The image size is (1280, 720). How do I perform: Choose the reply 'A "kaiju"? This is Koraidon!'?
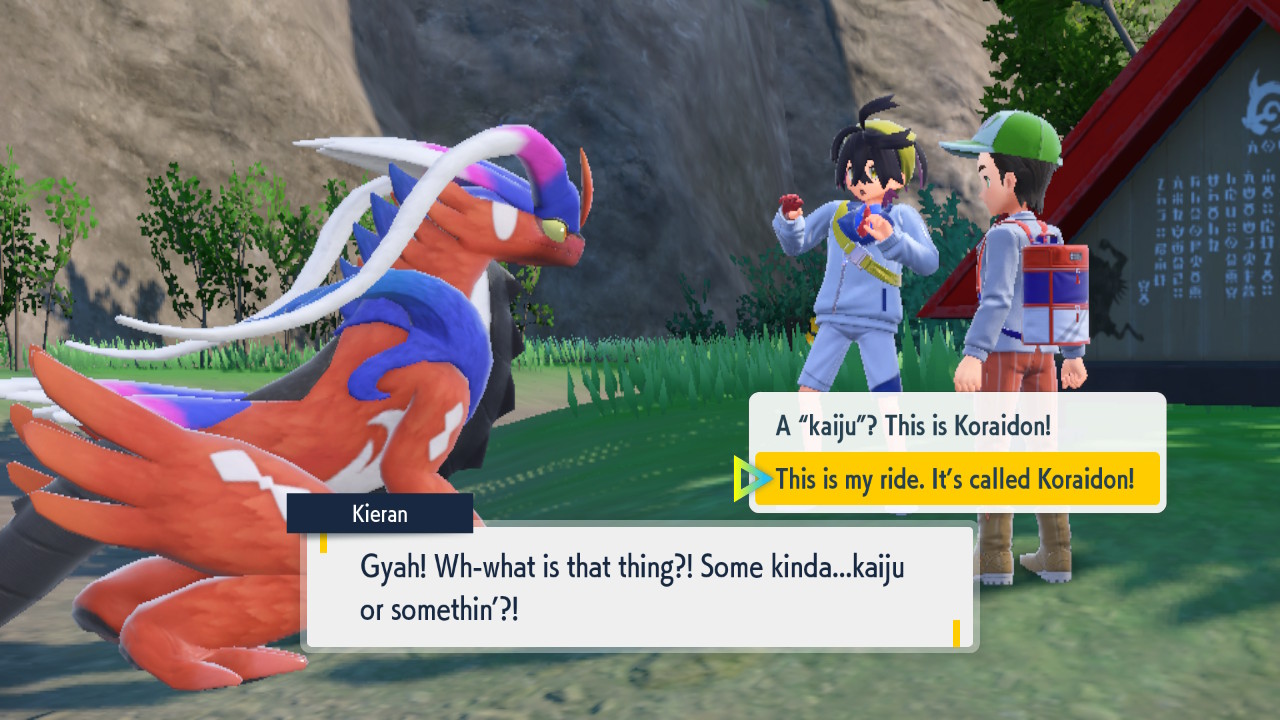click(913, 426)
